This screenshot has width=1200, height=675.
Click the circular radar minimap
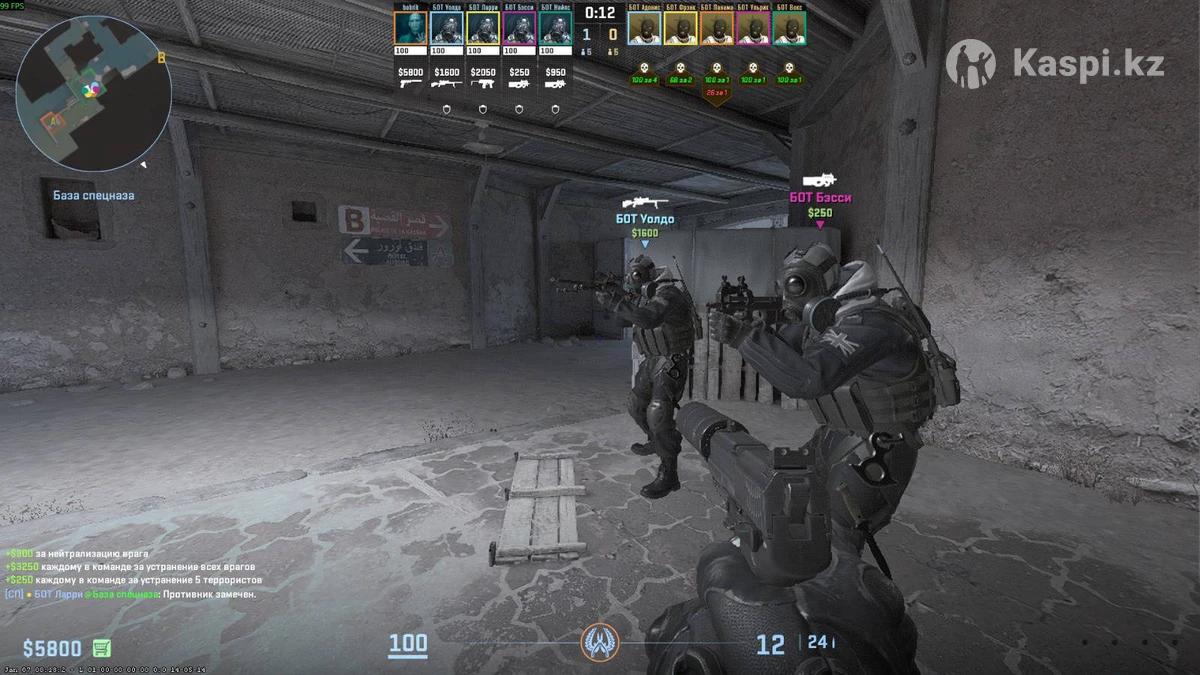[x=93, y=92]
